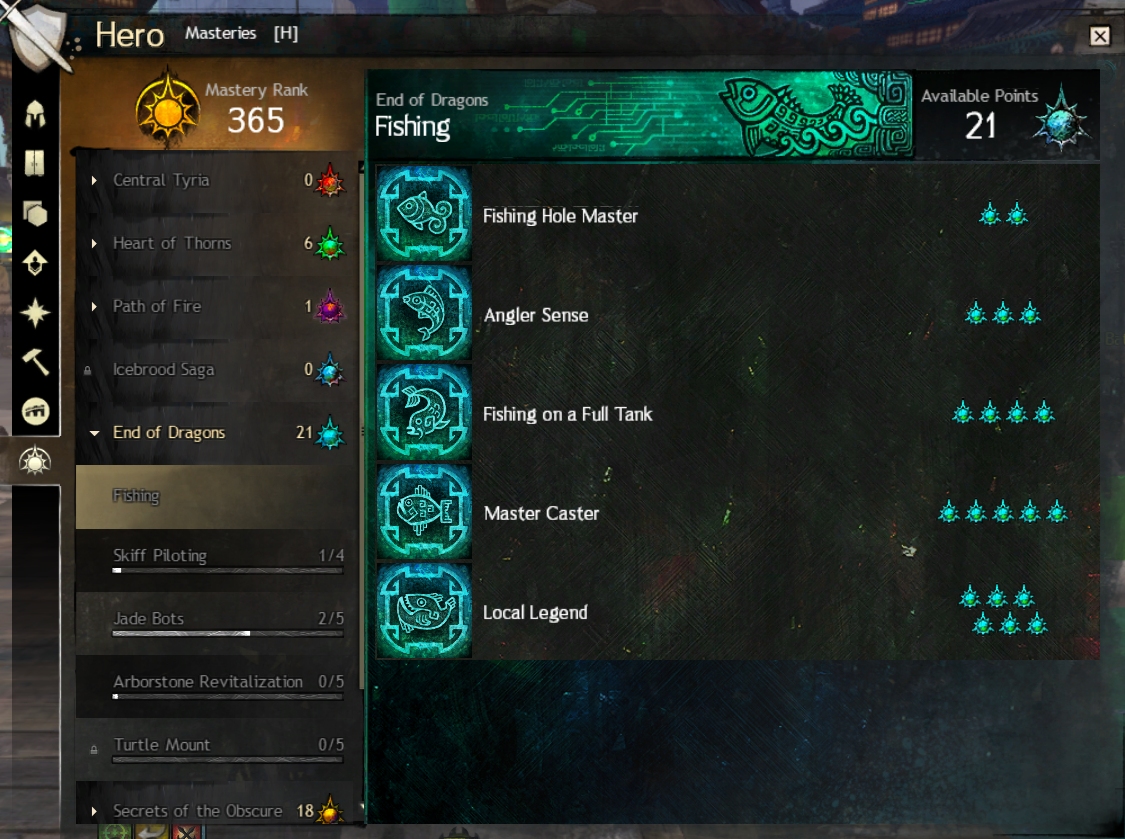The image size is (1125, 839).
Task: Select the Local Legend mastery
Action: point(535,612)
